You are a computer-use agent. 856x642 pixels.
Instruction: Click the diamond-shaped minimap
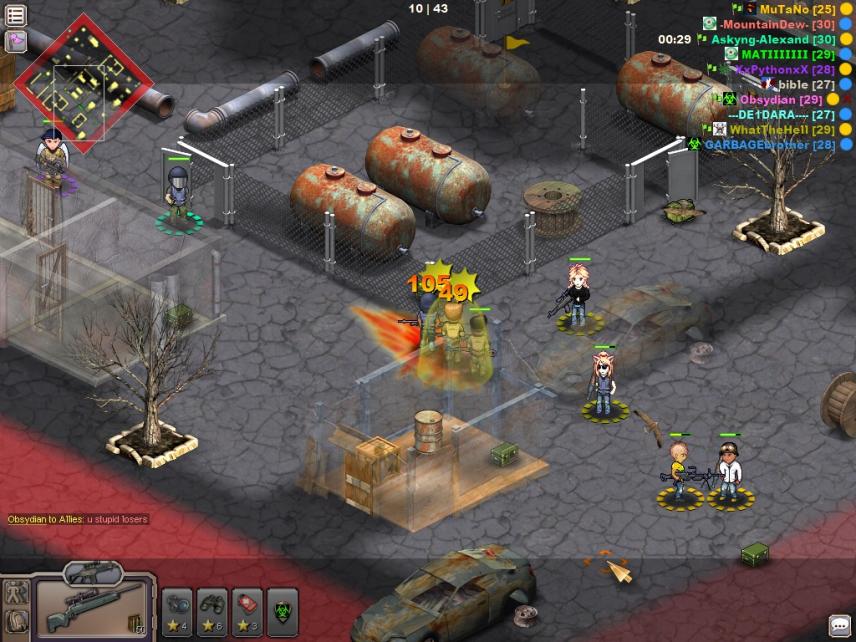click(x=70, y=82)
